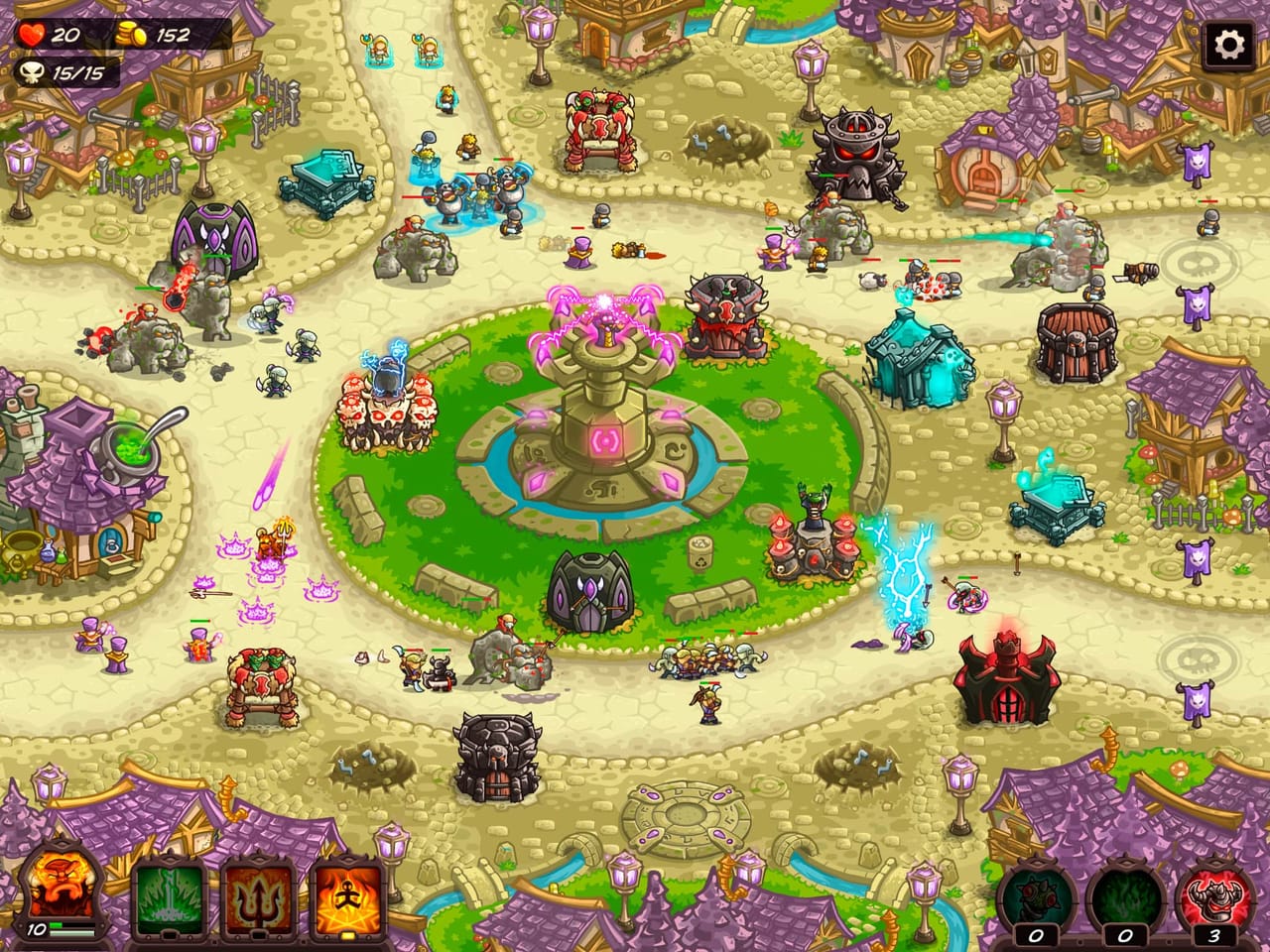Select the green Soul Eruption spell icon
The width and height of the screenshot is (1270, 952).
click(x=167, y=897)
